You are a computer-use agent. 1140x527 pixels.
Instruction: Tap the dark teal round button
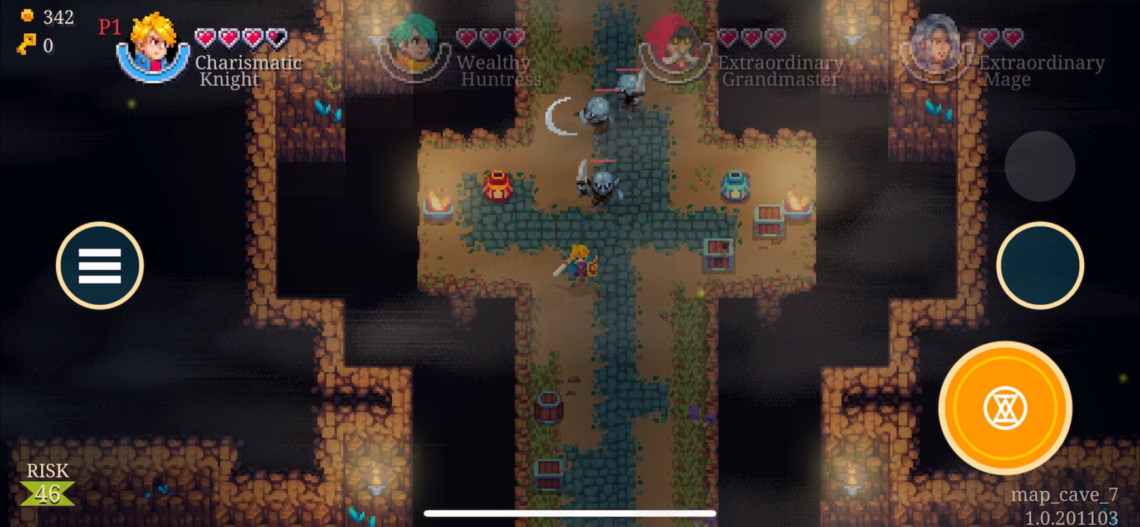pos(1040,266)
